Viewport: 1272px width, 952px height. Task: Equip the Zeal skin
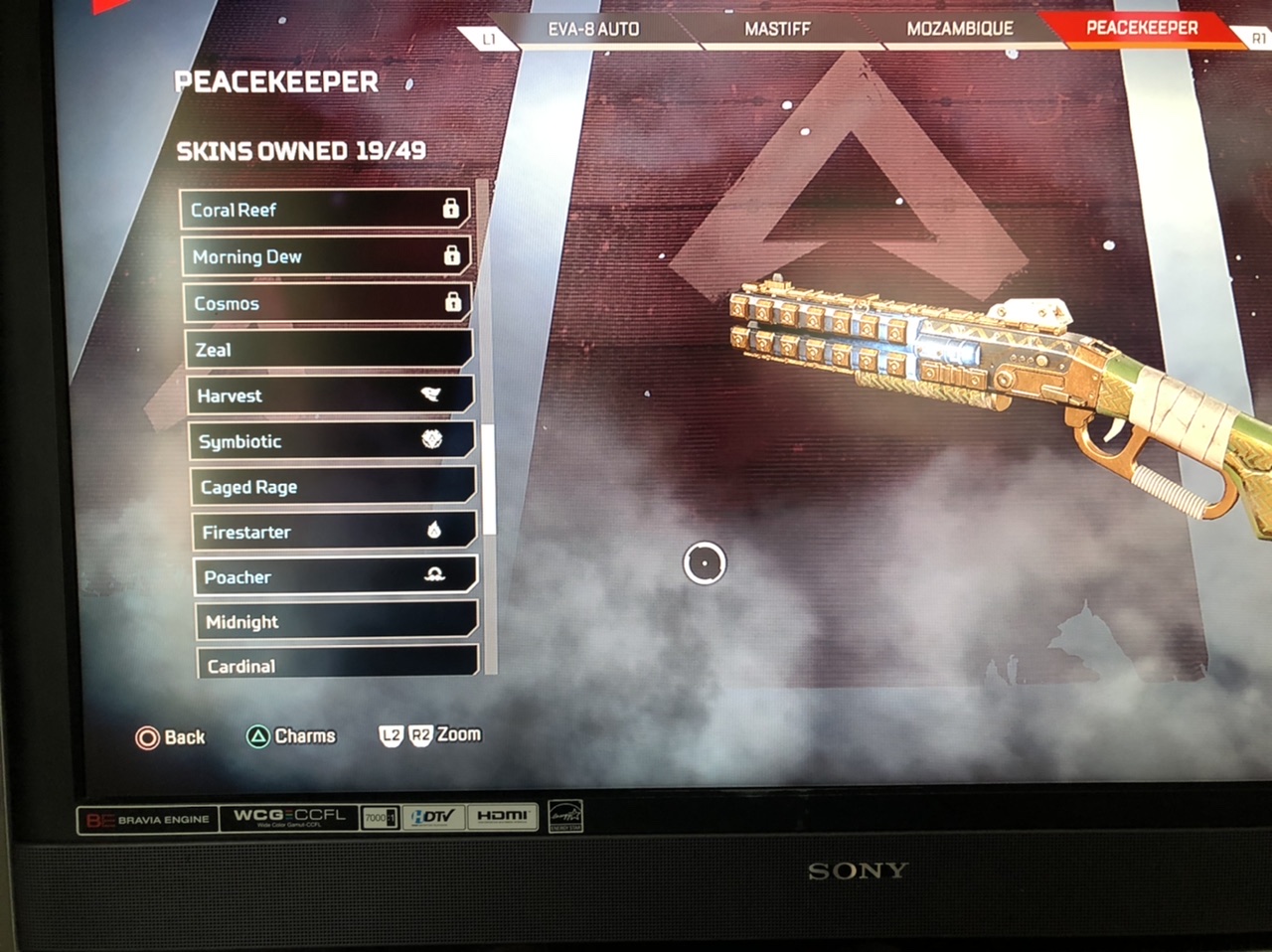328,350
